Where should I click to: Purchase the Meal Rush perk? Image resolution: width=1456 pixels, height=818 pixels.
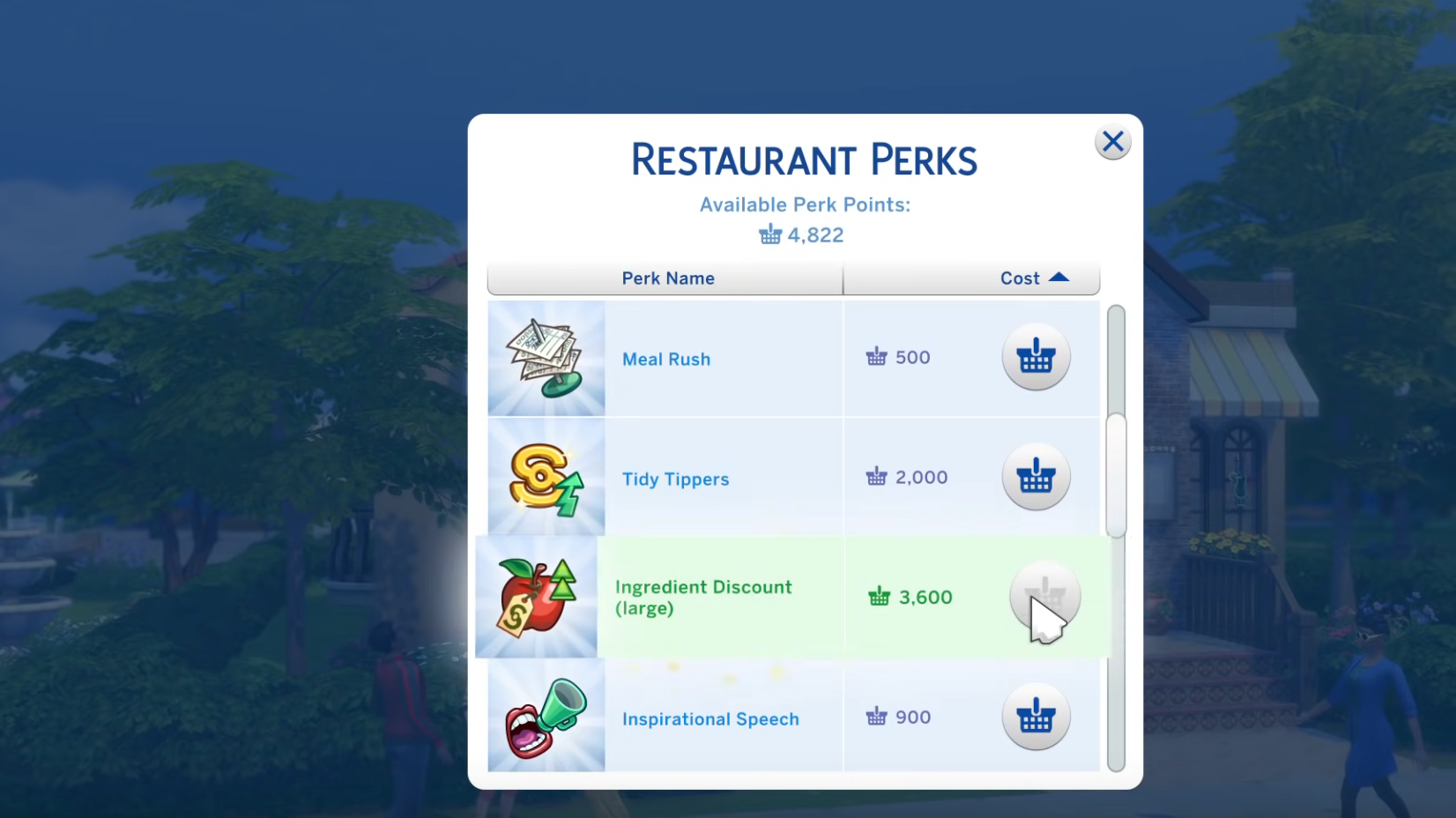tap(1036, 357)
